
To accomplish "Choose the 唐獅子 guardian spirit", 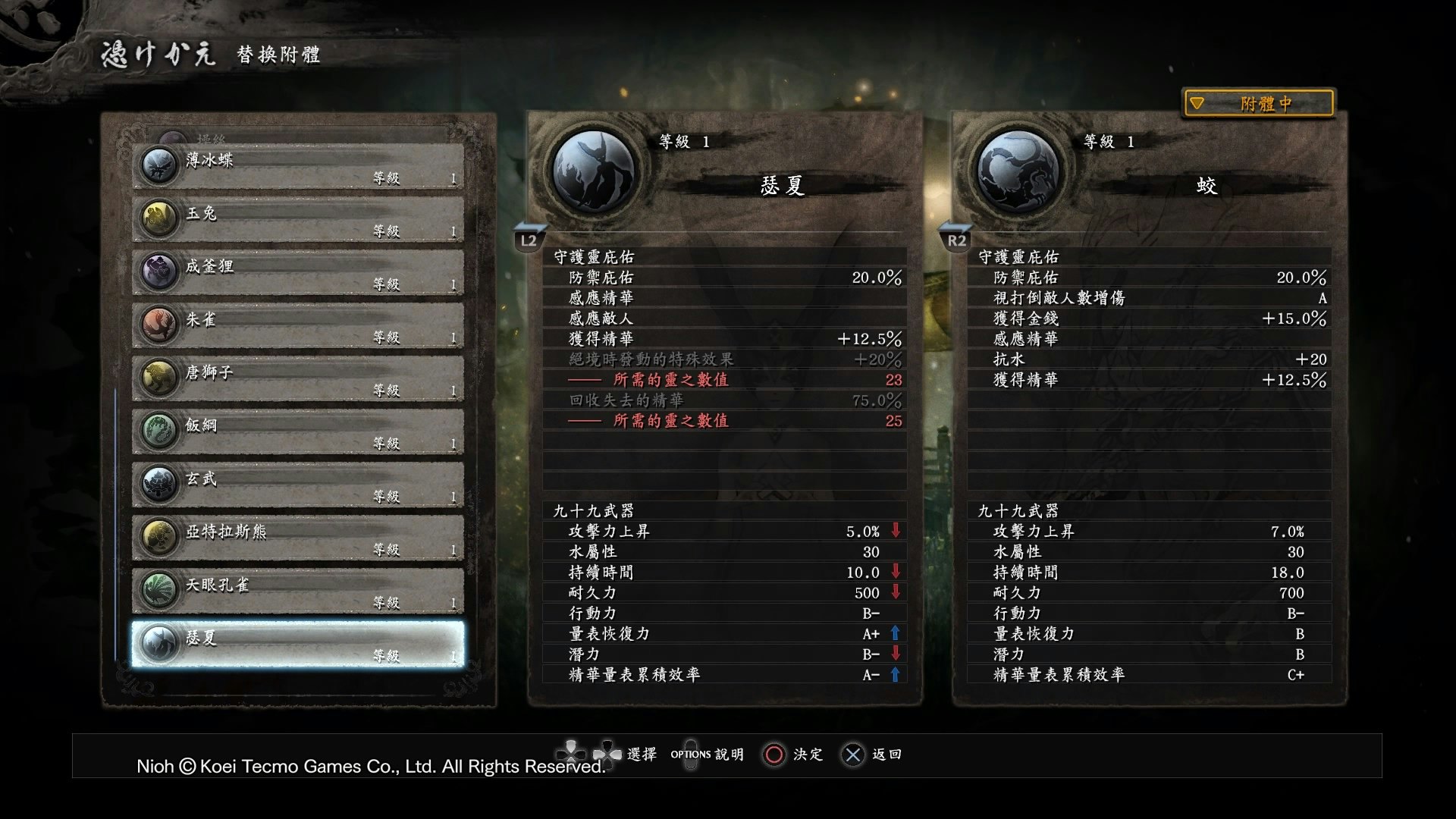I will coord(298,378).
